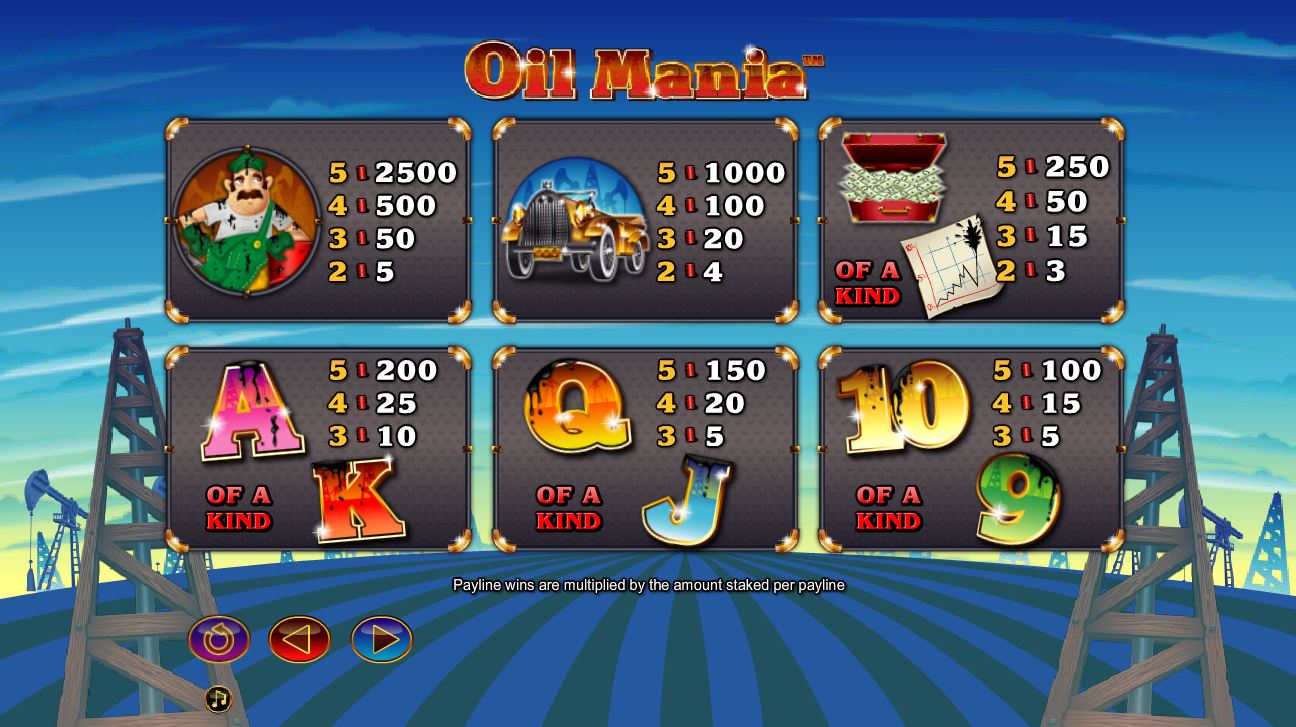The width and height of the screenshot is (1296, 727).
Task: Toggle the music note sound button
Action: [x=218, y=699]
